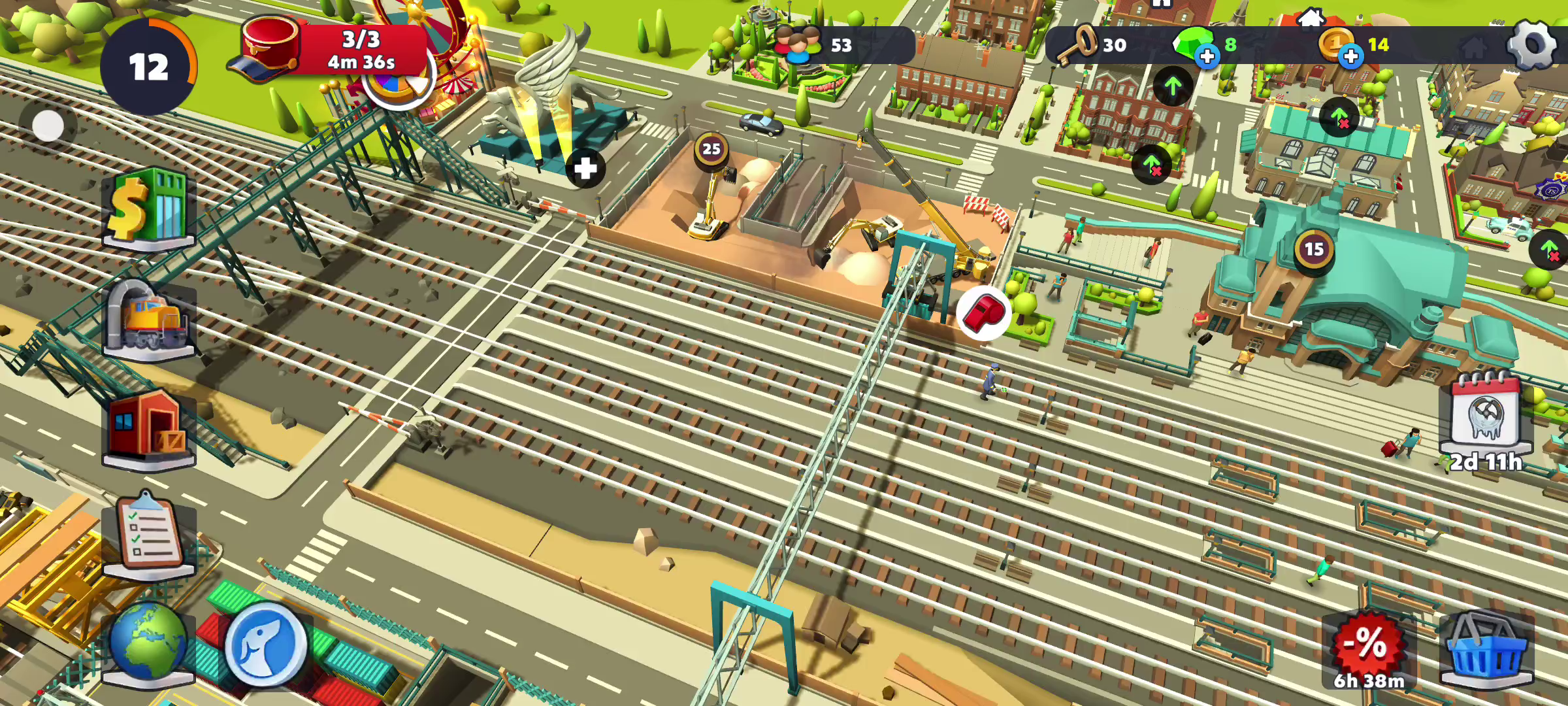The image size is (1568, 706).
Task: Open the settings gear
Action: [x=1531, y=44]
